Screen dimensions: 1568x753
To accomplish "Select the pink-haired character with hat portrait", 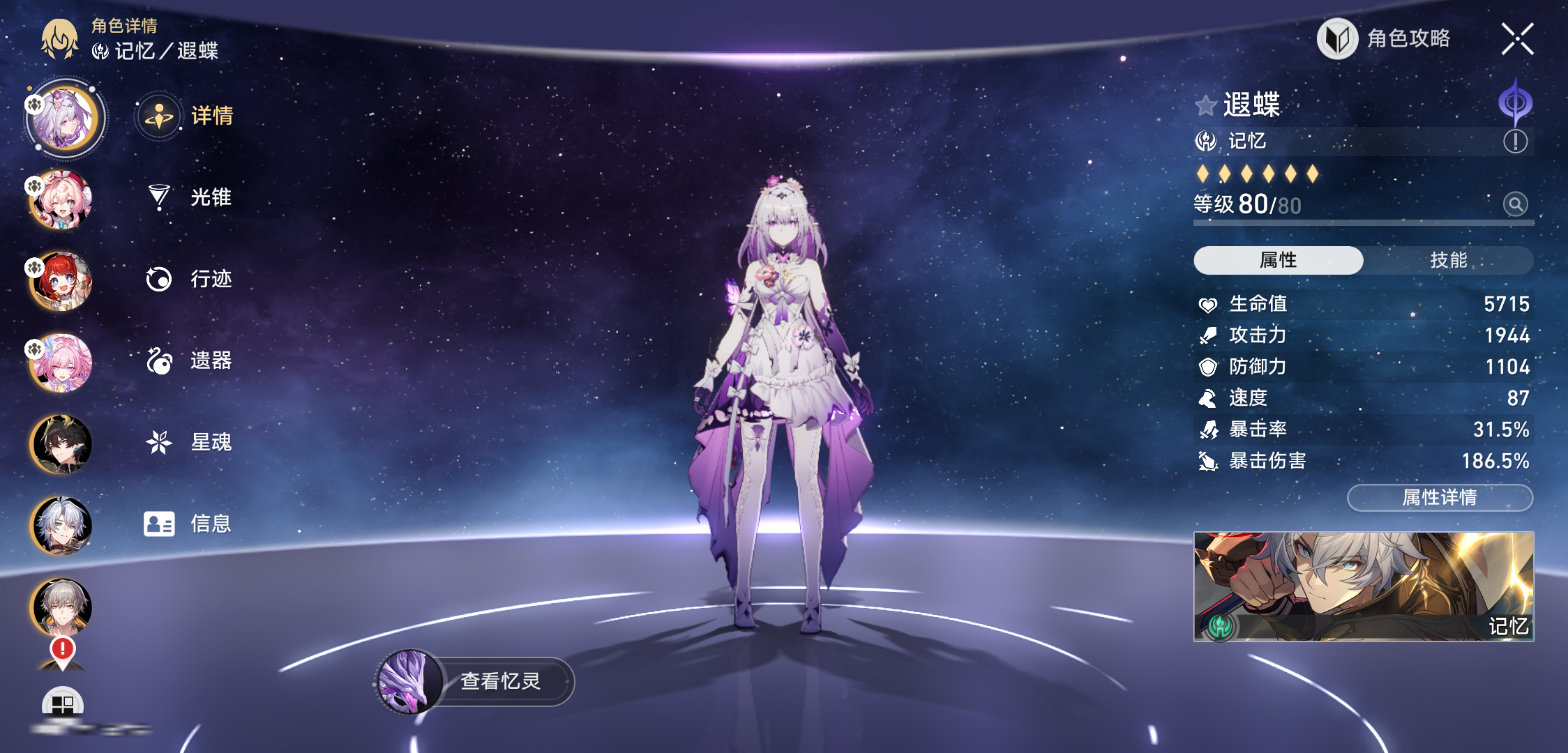I will [61, 201].
